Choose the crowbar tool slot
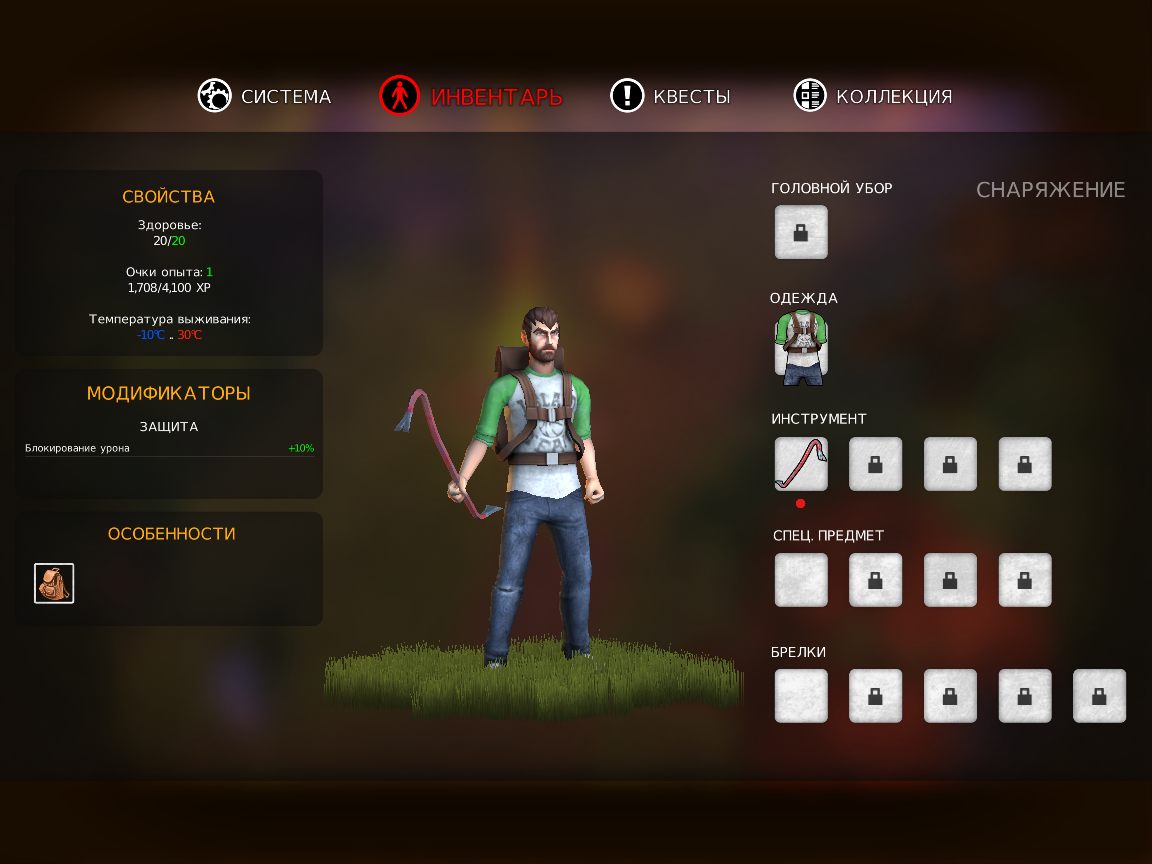The height and width of the screenshot is (864, 1152). coord(801,464)
